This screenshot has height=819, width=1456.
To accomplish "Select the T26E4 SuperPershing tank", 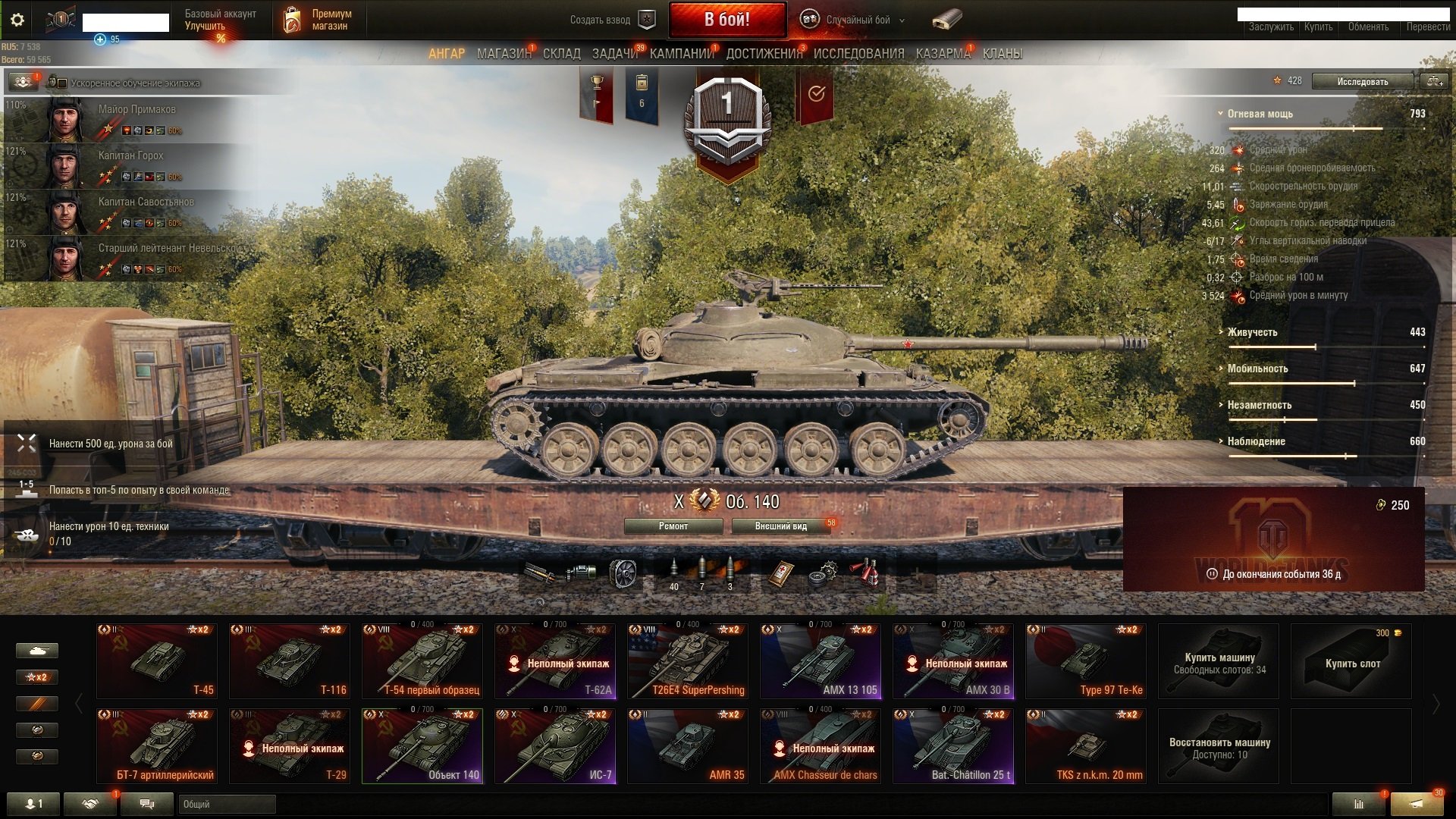I will (x=687, y=661).
